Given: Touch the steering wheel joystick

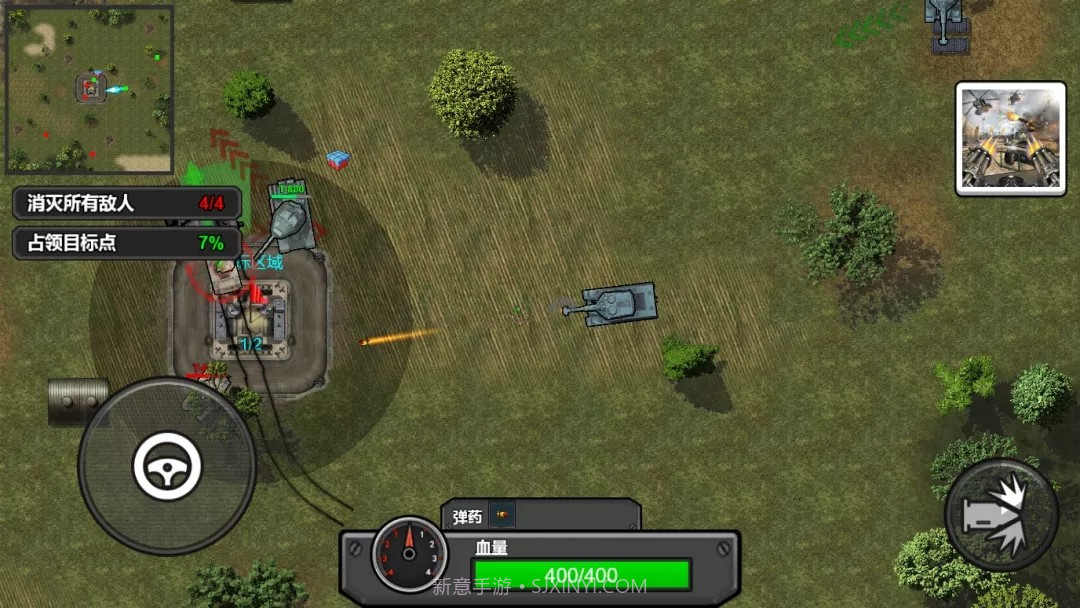Looking at the screenshot, I should click(x=167, y=466).
